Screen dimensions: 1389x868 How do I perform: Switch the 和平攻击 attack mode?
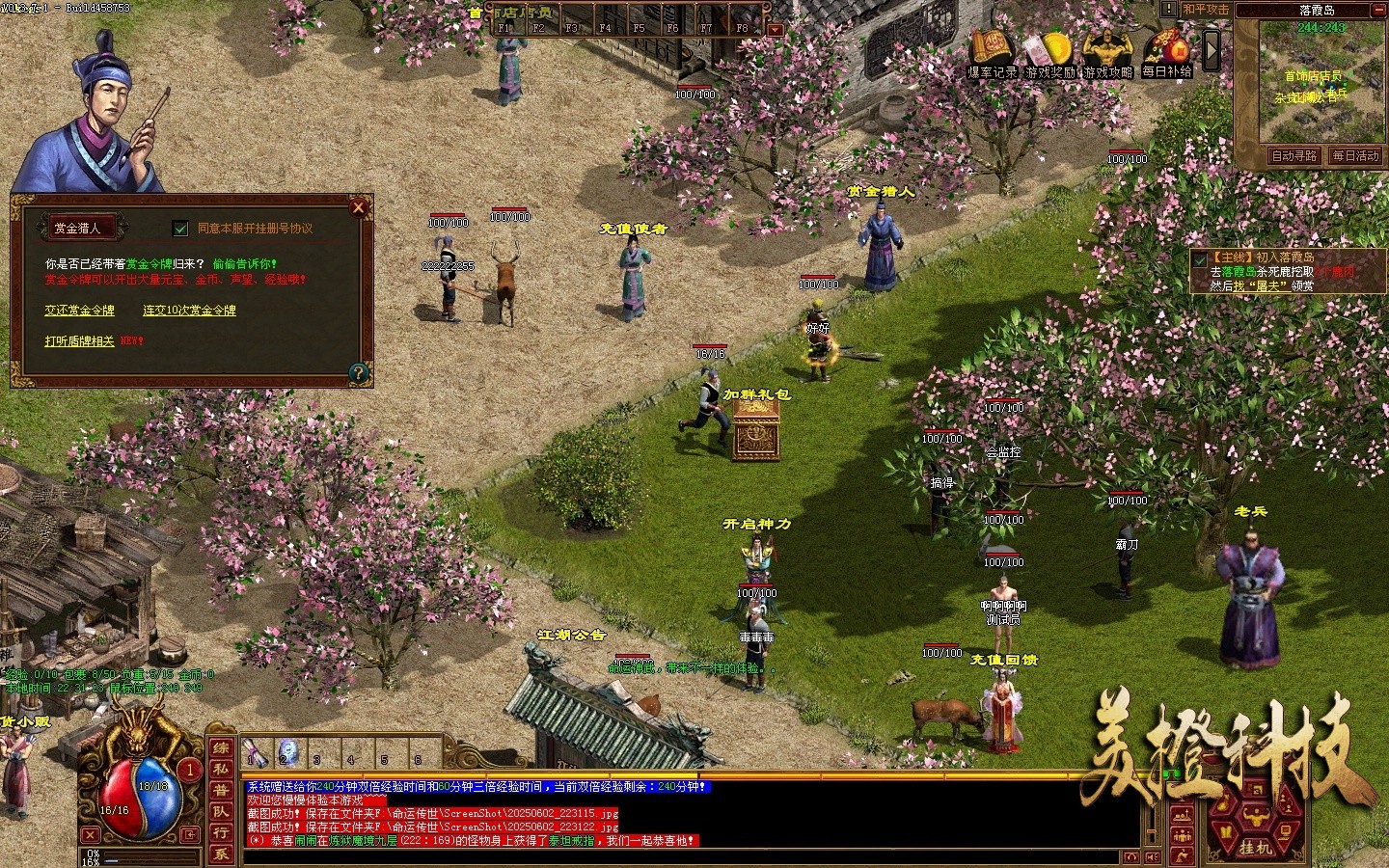(1206, 10)
